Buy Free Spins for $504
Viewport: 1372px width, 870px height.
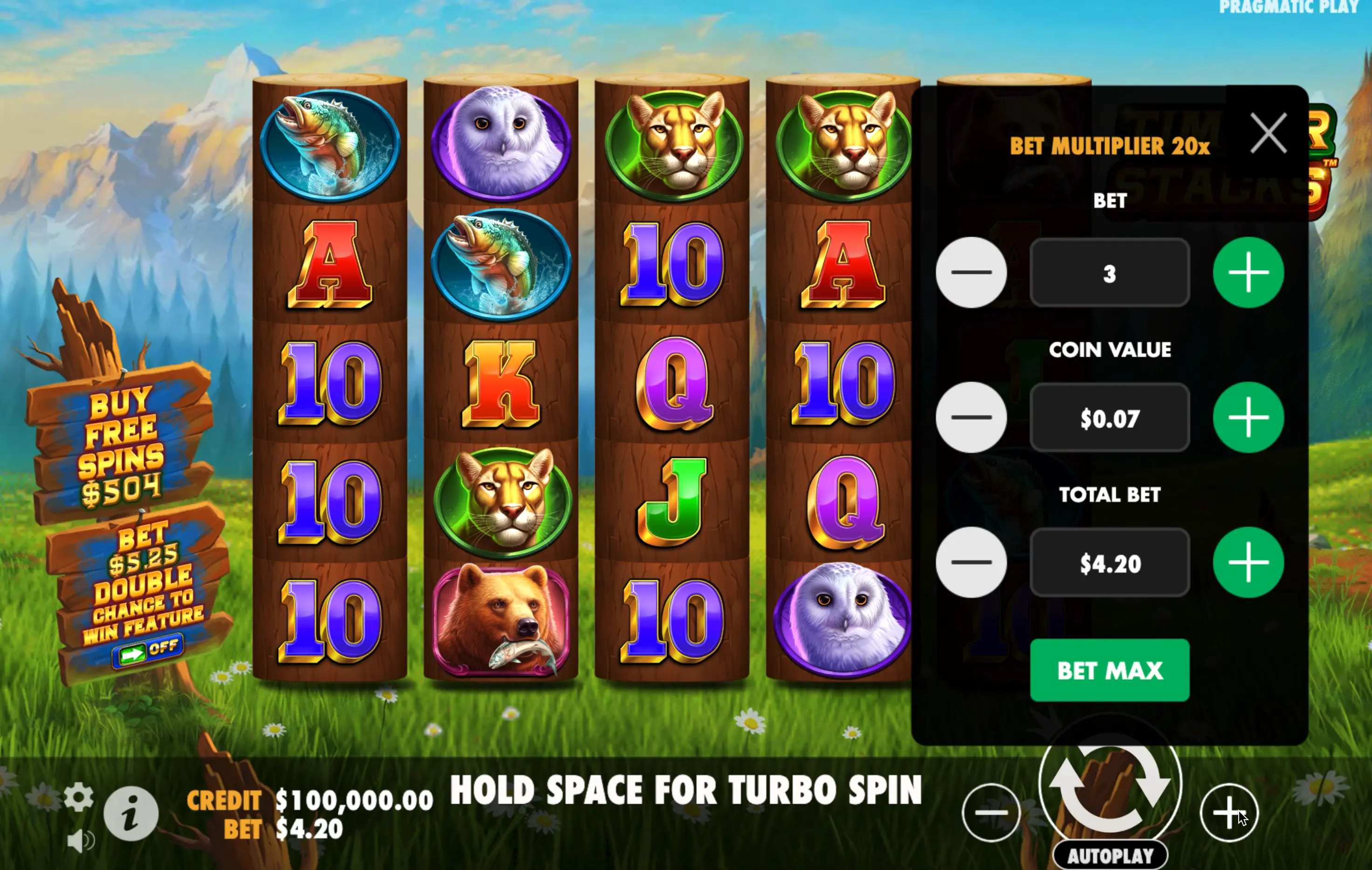pos(121,445)
